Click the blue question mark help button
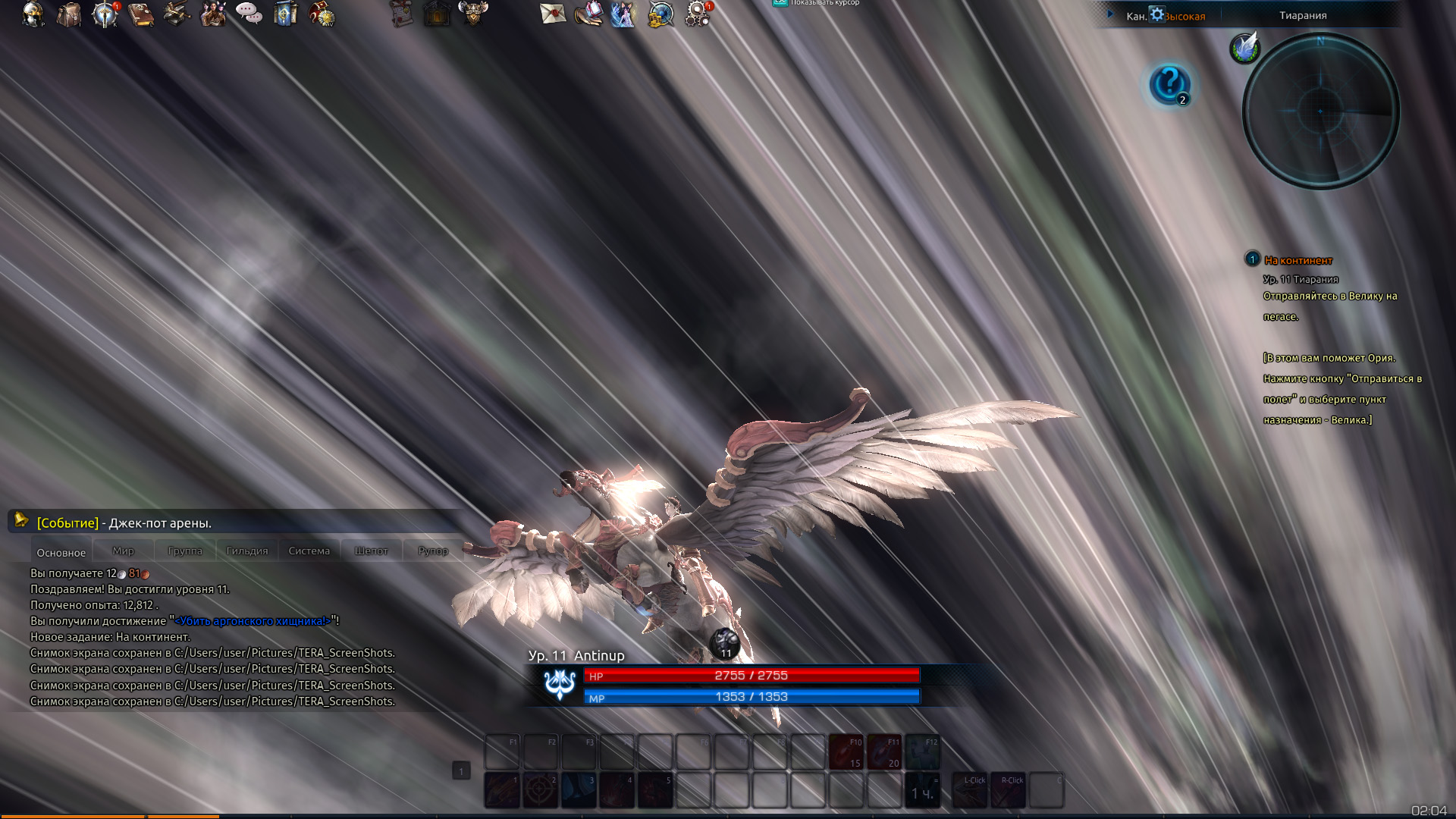This screenshot has height=819, width=1456. point(1169,83)
